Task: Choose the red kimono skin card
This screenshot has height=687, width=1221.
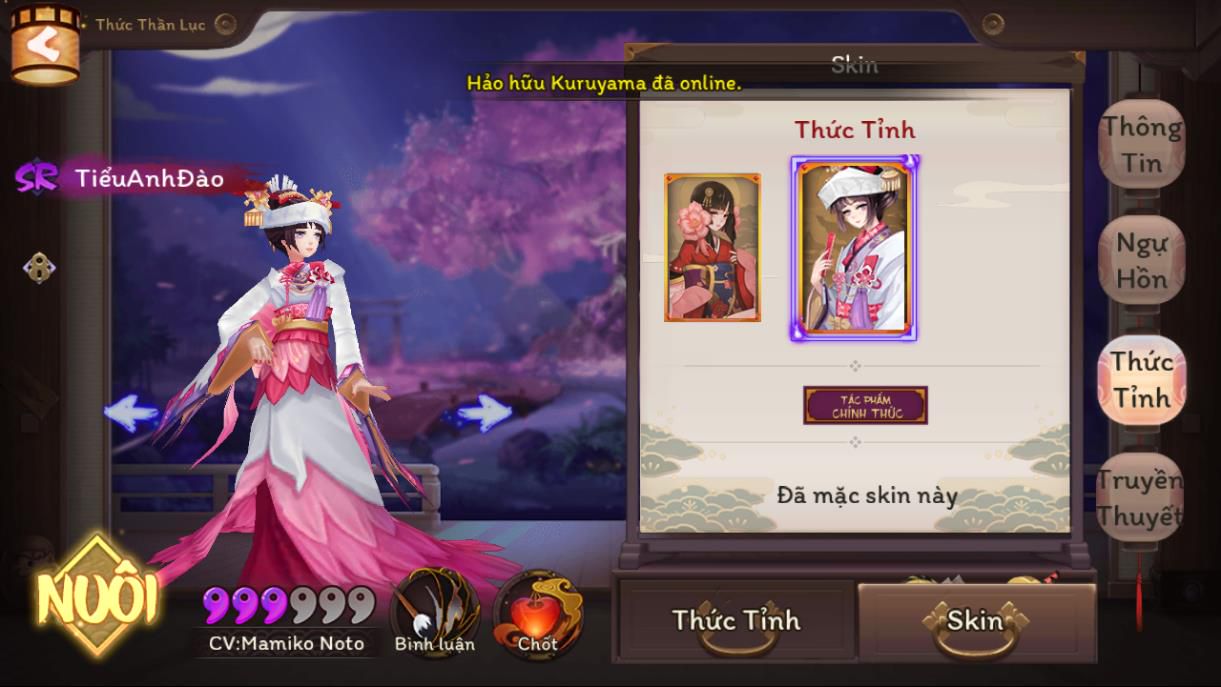Action: point(712,247)
